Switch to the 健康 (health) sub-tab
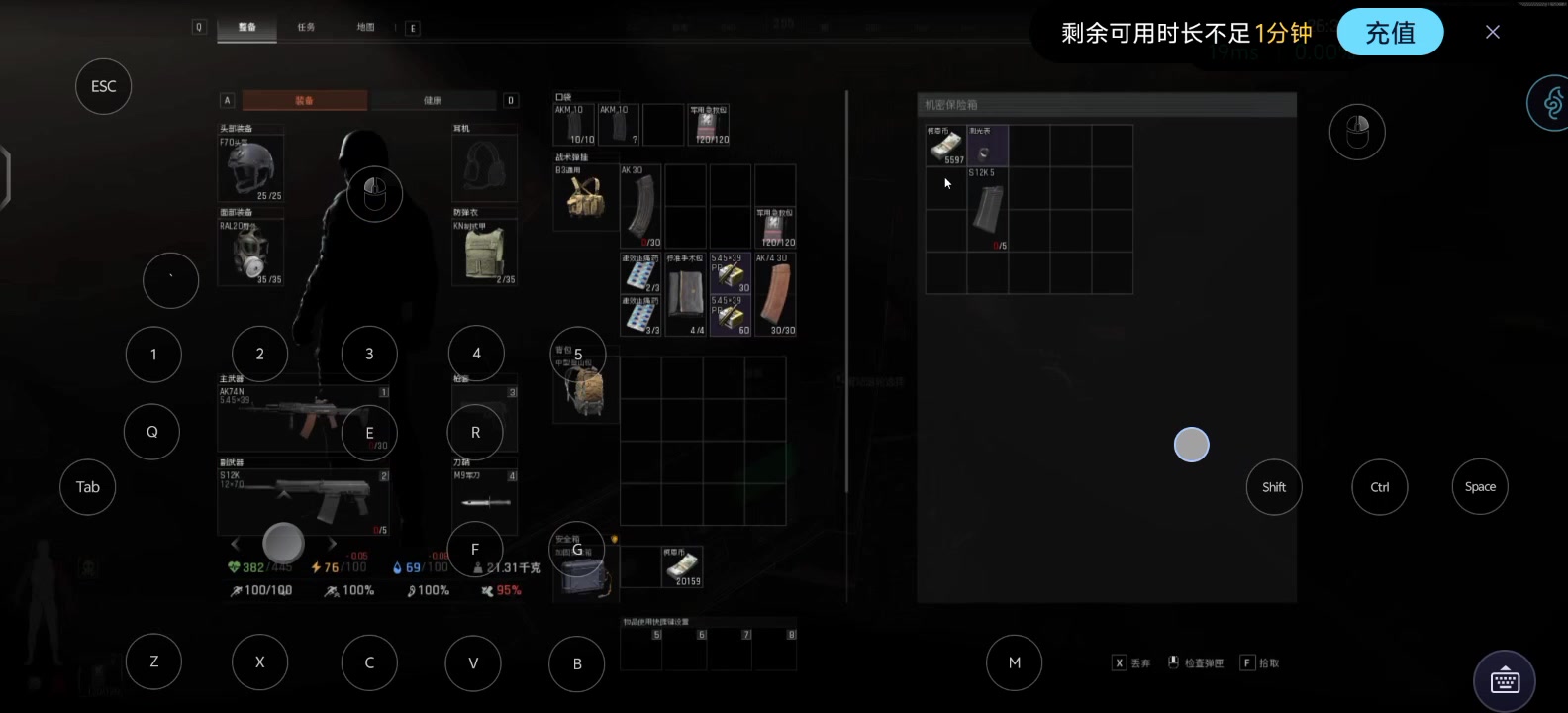Image resolution: width=1568 pixels, height=713 pixels. point(434,100)
